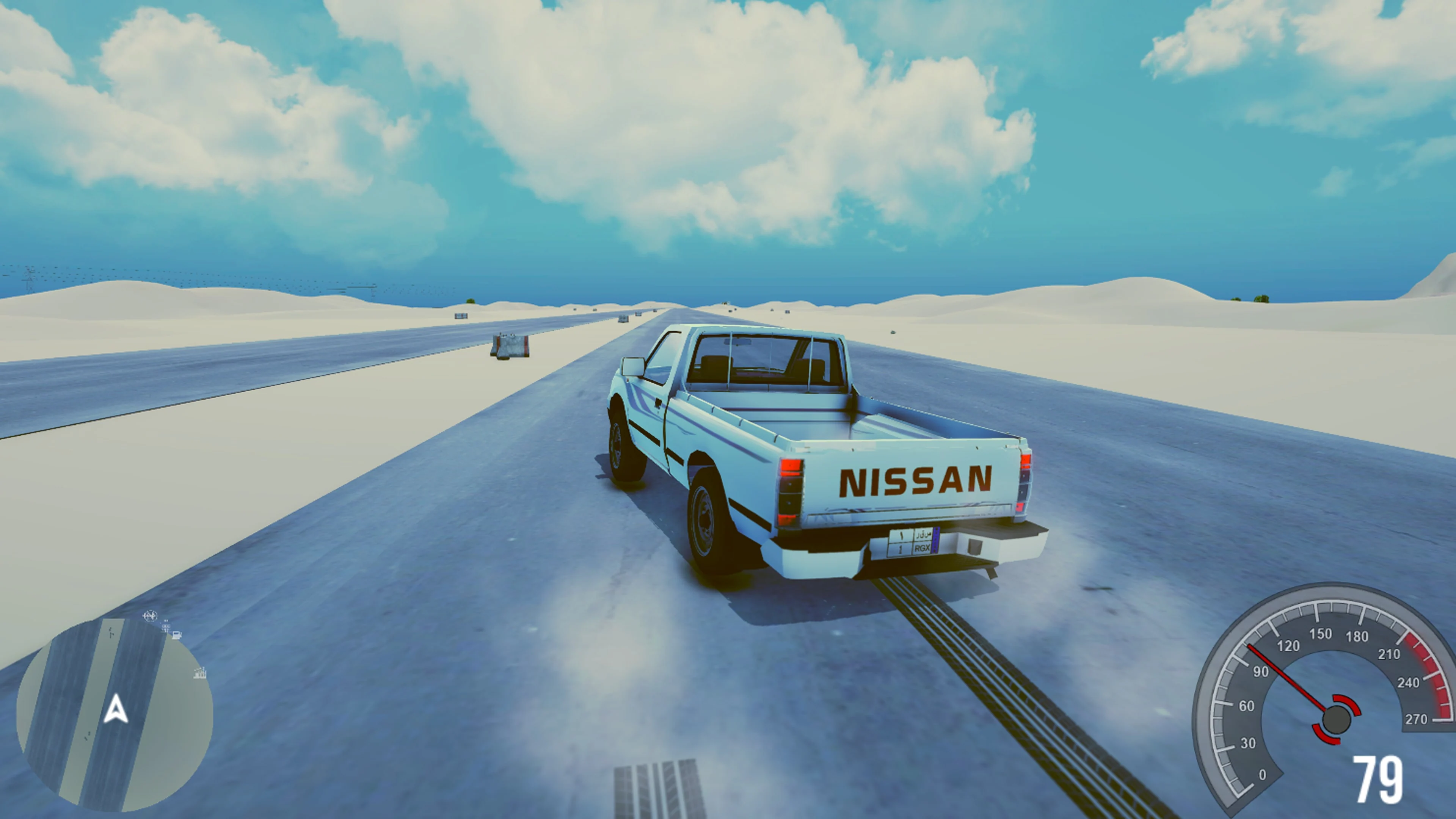1456x819 pixels.
Task: Click the small vehicle marker on the minimap
Action: pyautogui.click(x=166, y=626)
